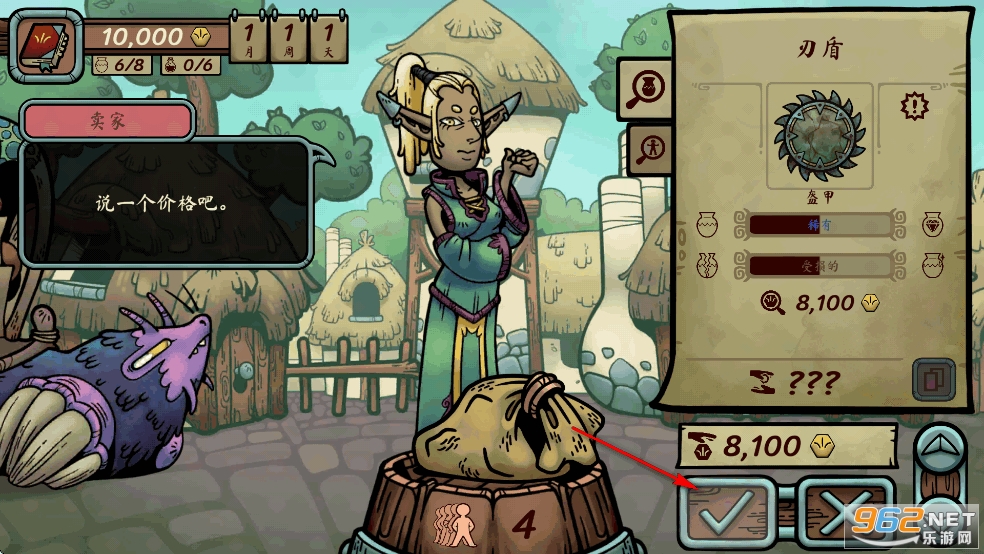Click the exclamation badge on the item card
The image size is (984, 554).
(914, 103)
